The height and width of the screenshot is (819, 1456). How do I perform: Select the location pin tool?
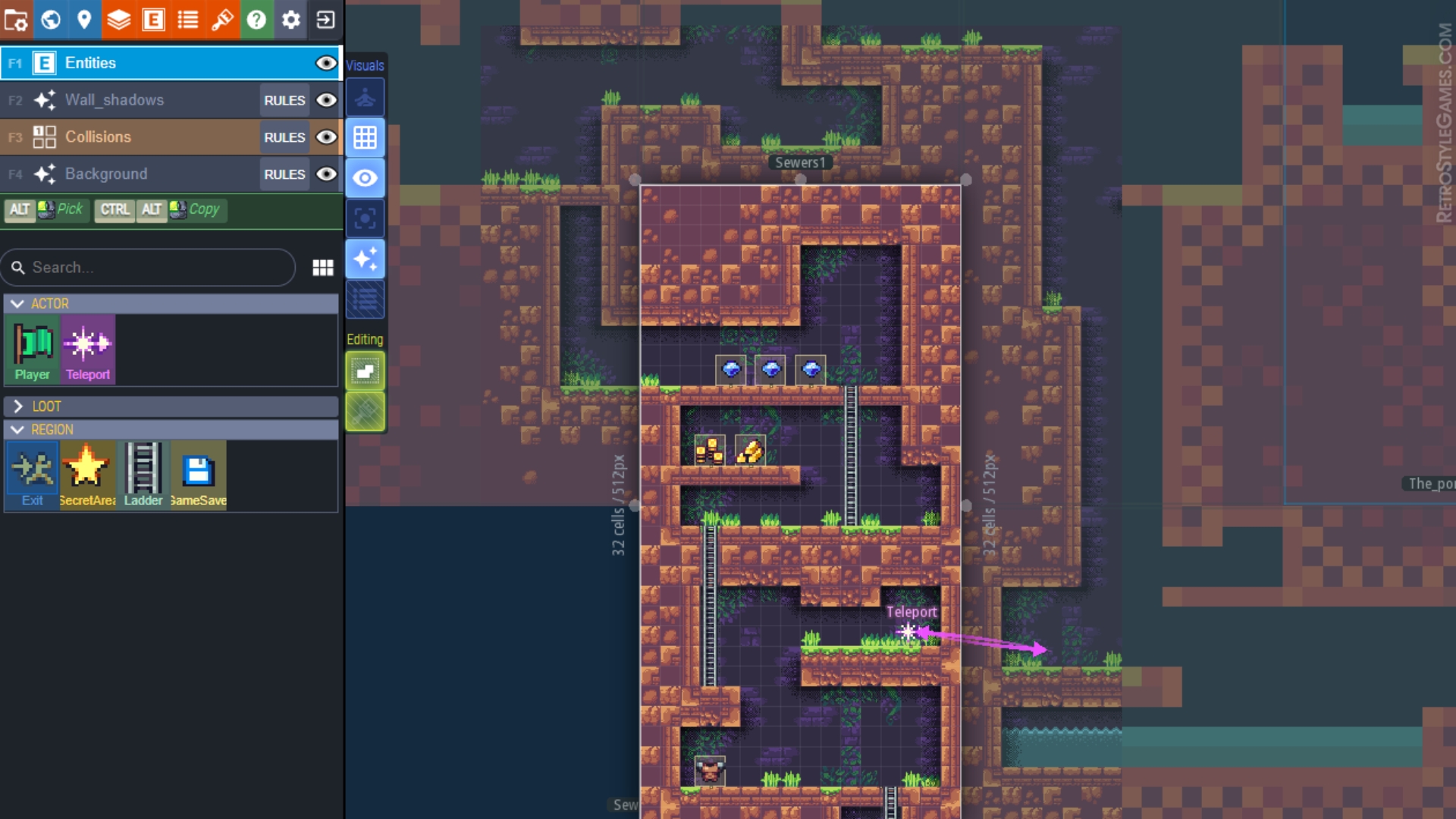(x=83, y=20)
